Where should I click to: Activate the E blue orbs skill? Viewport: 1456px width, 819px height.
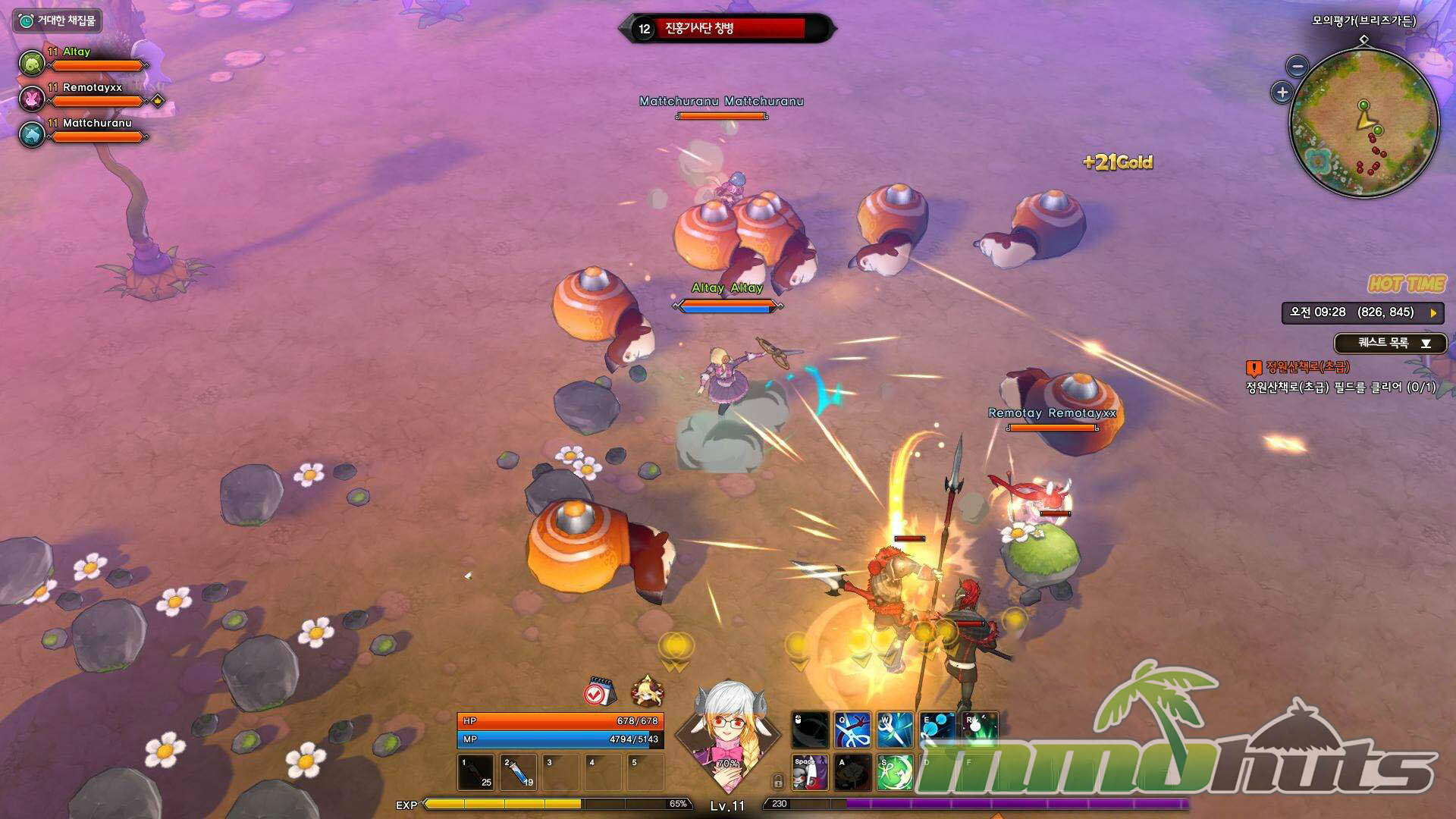pos(937,730)
